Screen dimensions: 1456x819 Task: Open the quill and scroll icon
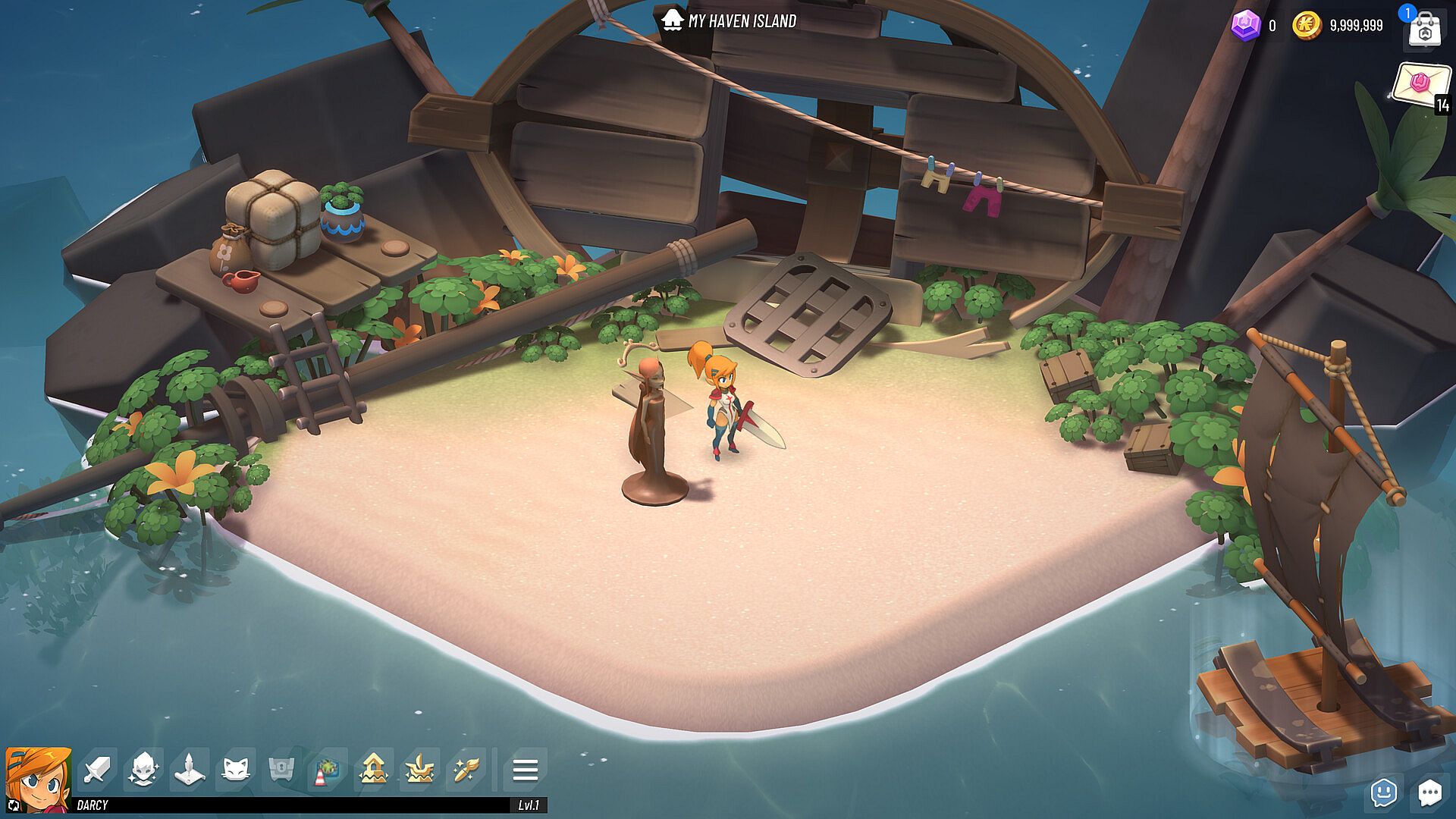point(189,770)
